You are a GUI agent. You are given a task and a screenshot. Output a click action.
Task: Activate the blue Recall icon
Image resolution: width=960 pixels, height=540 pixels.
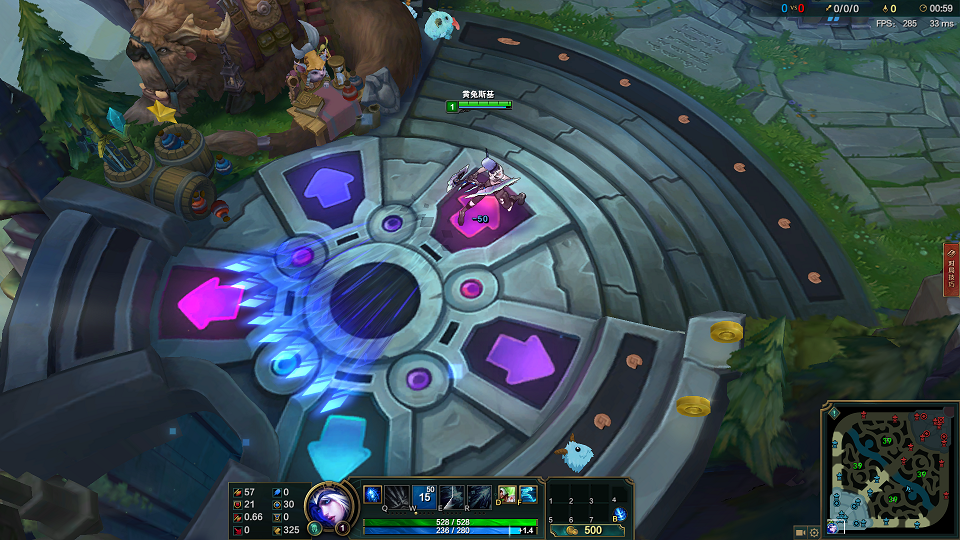620,514
